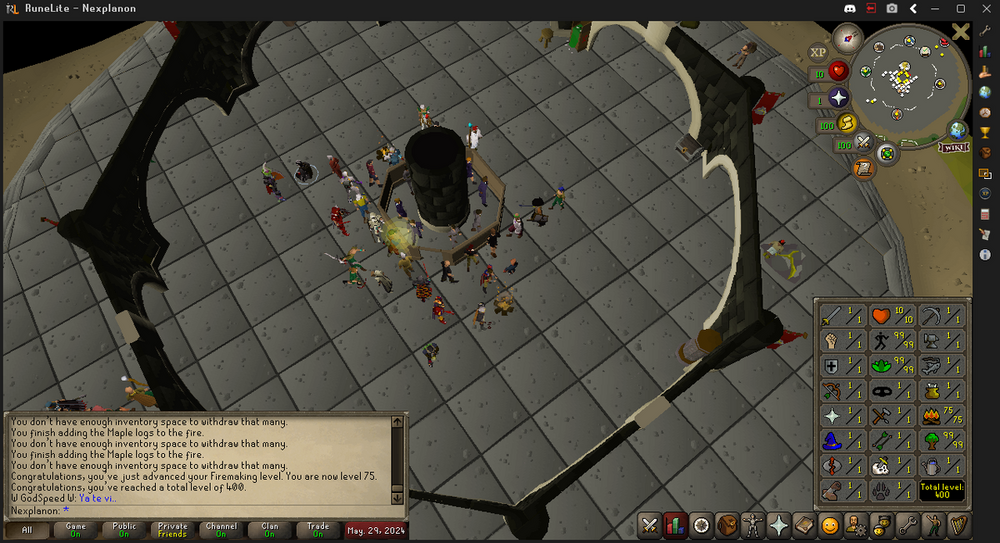Viewport: 1000px width, 543px height.
Task: Open the world map globe
Action: click(x=957, y=130)
